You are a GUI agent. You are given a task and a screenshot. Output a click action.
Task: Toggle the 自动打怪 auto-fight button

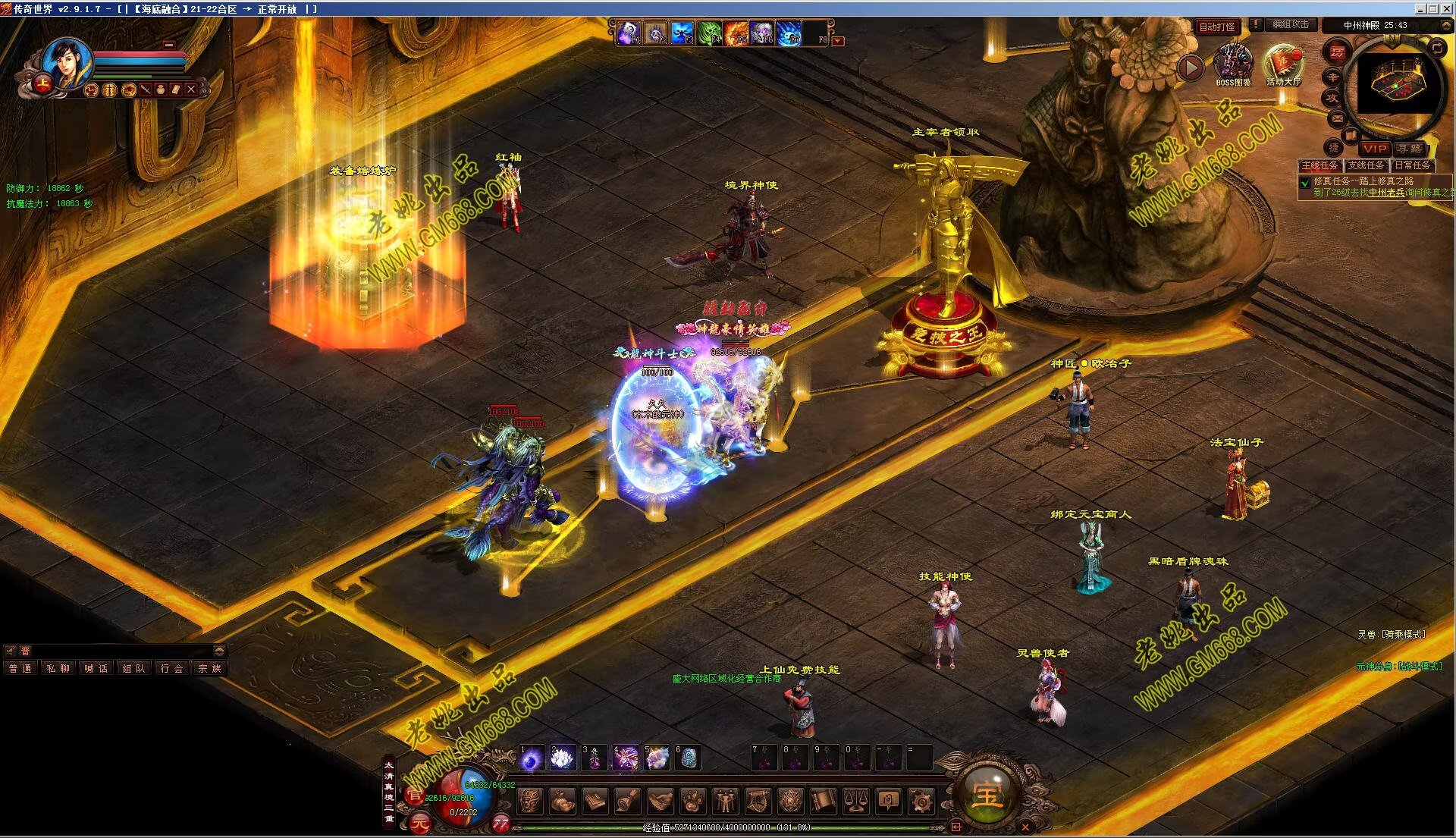pos(1217,27)
